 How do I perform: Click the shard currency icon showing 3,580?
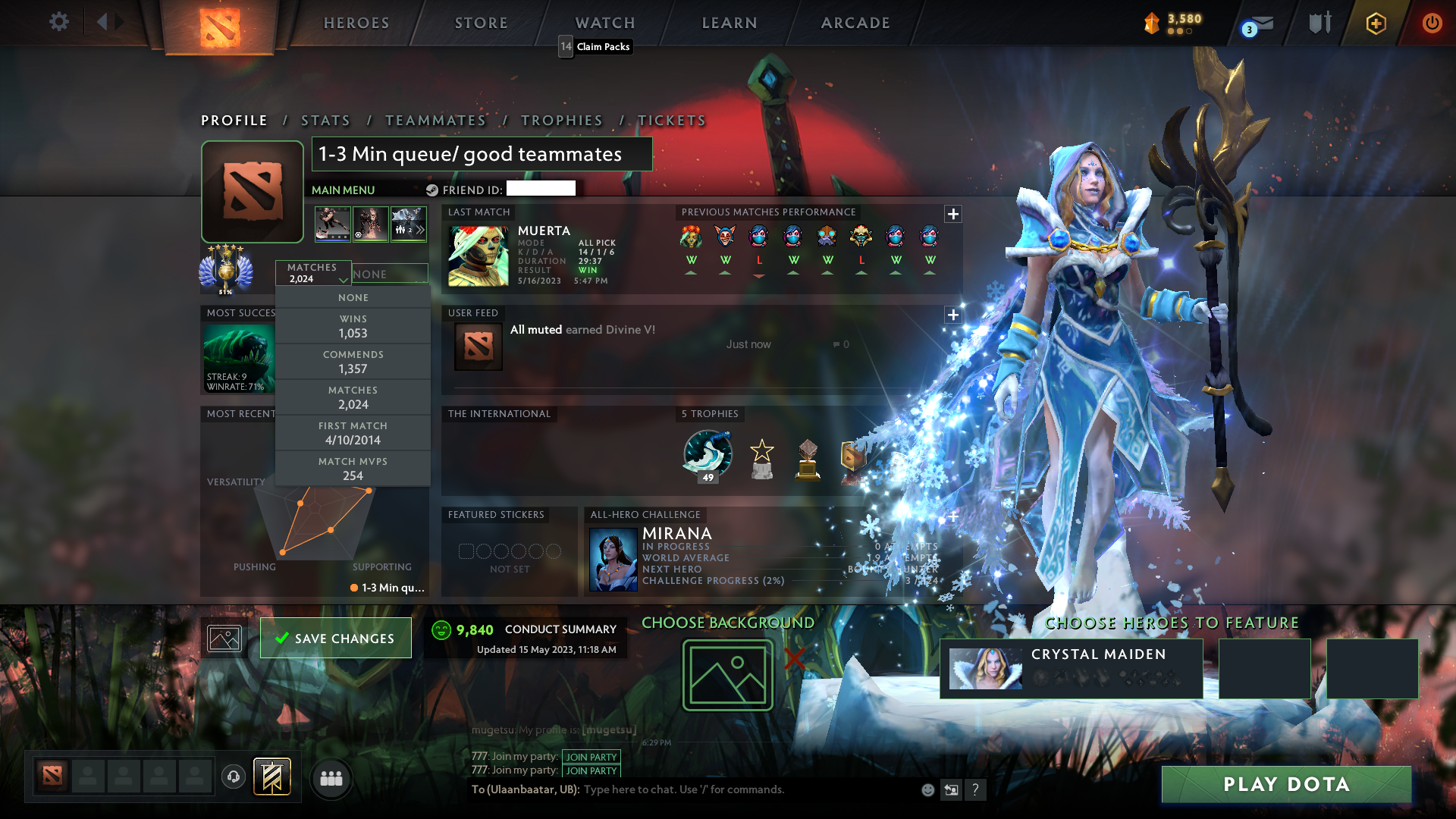1152,23
